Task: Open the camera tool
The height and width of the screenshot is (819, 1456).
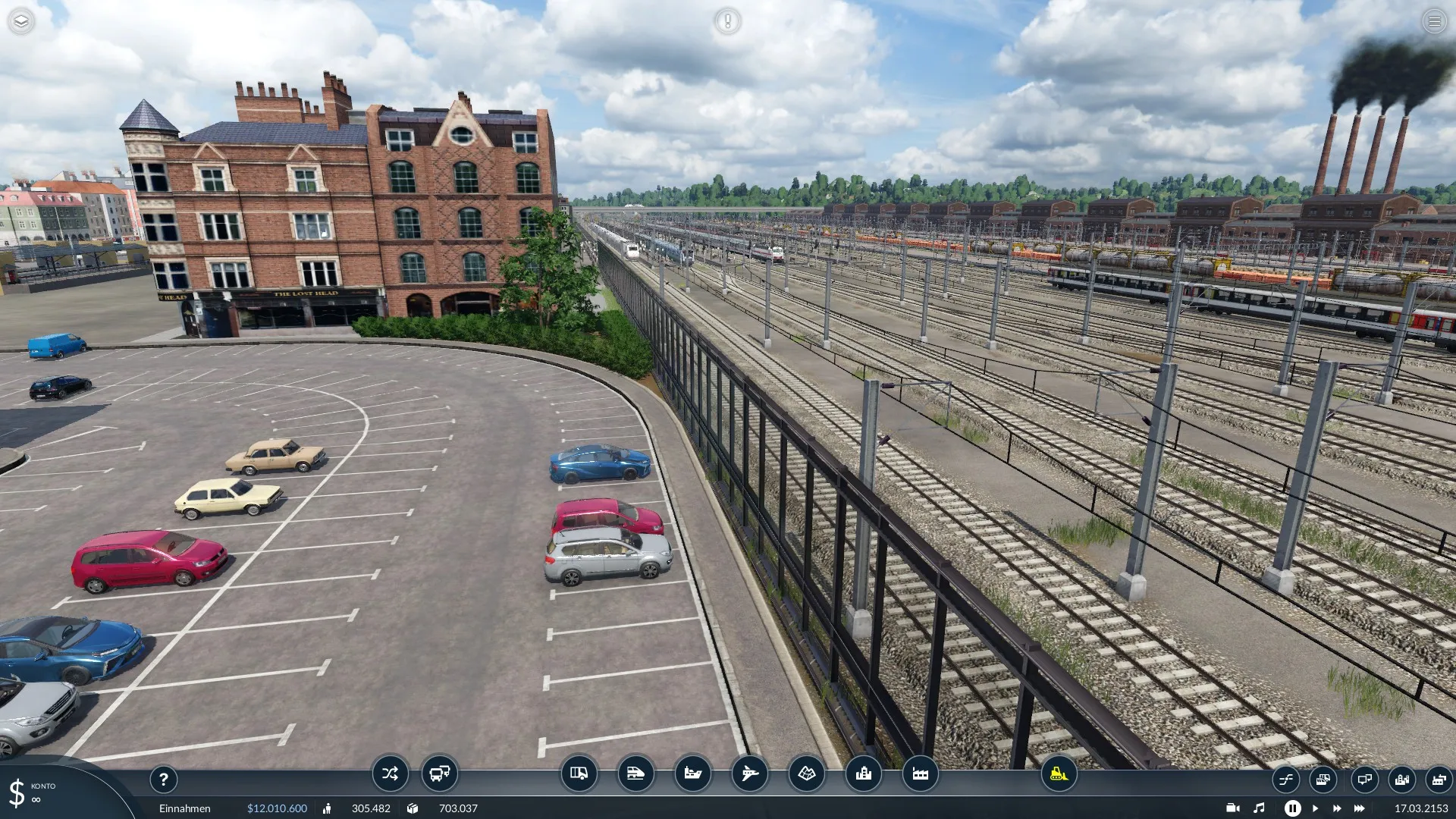Action: point(1233,808)
